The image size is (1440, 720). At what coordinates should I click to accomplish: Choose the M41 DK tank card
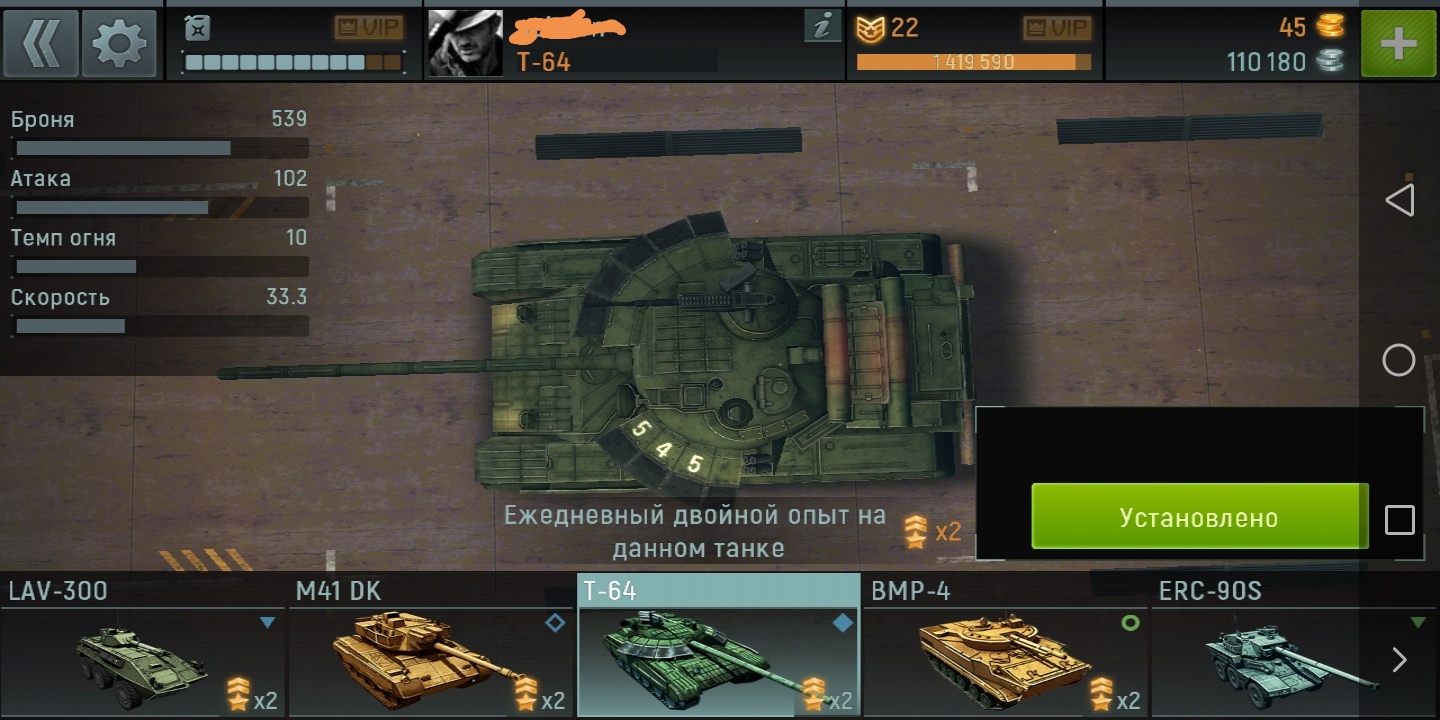pyautogui.click(x=431, y=645)
